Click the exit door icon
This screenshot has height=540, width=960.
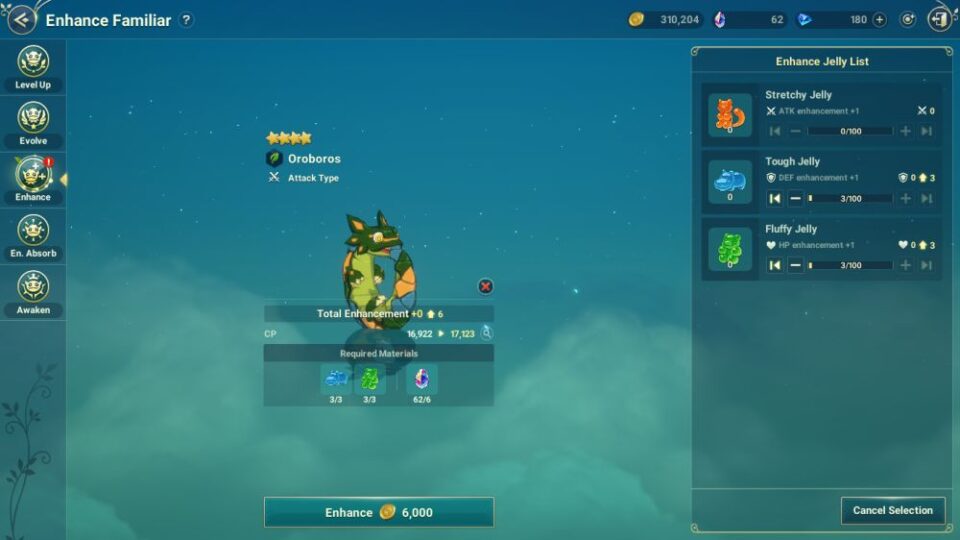940,19
